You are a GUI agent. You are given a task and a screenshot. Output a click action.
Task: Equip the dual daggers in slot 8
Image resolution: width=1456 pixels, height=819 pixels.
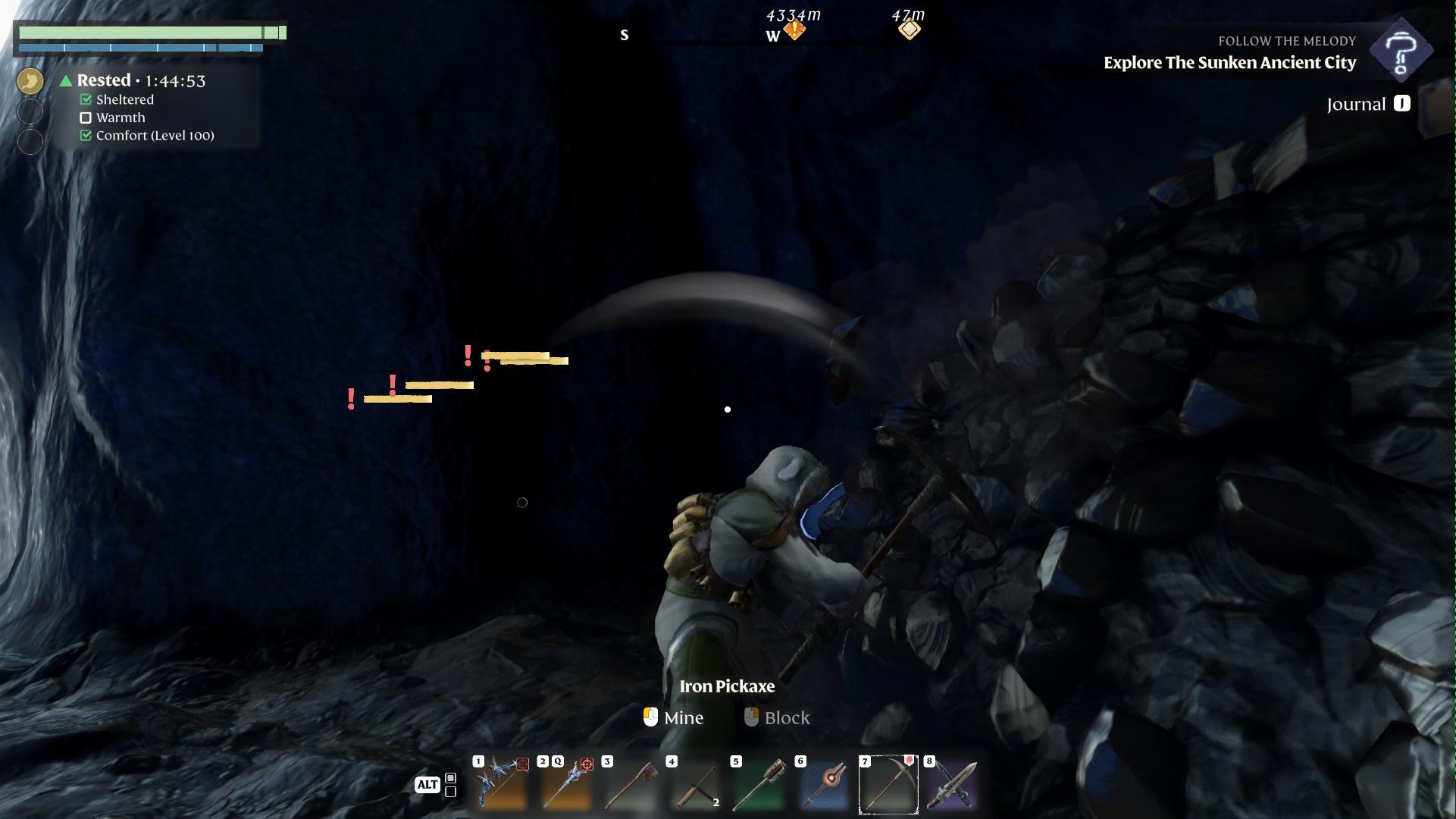tap(953, 784)
